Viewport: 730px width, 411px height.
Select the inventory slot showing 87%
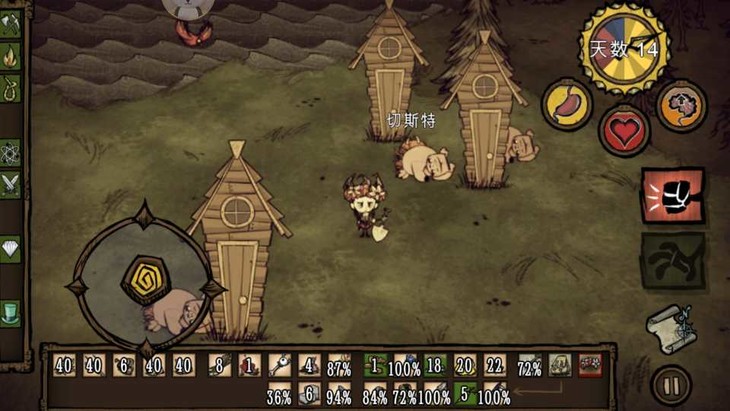[339, 366]
